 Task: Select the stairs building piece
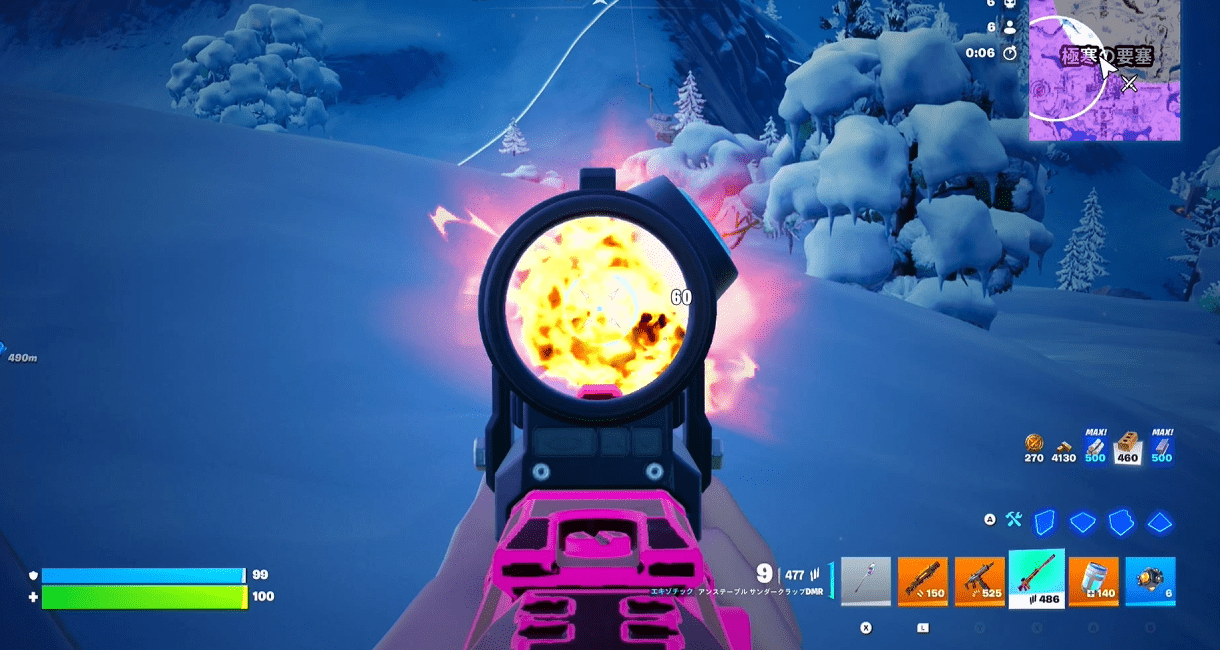(x=1121, y=521)
